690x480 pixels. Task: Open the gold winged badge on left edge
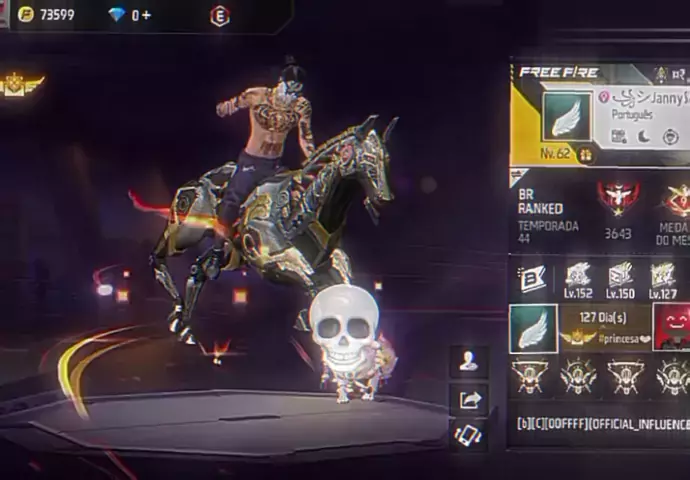(x=18, y=86)
